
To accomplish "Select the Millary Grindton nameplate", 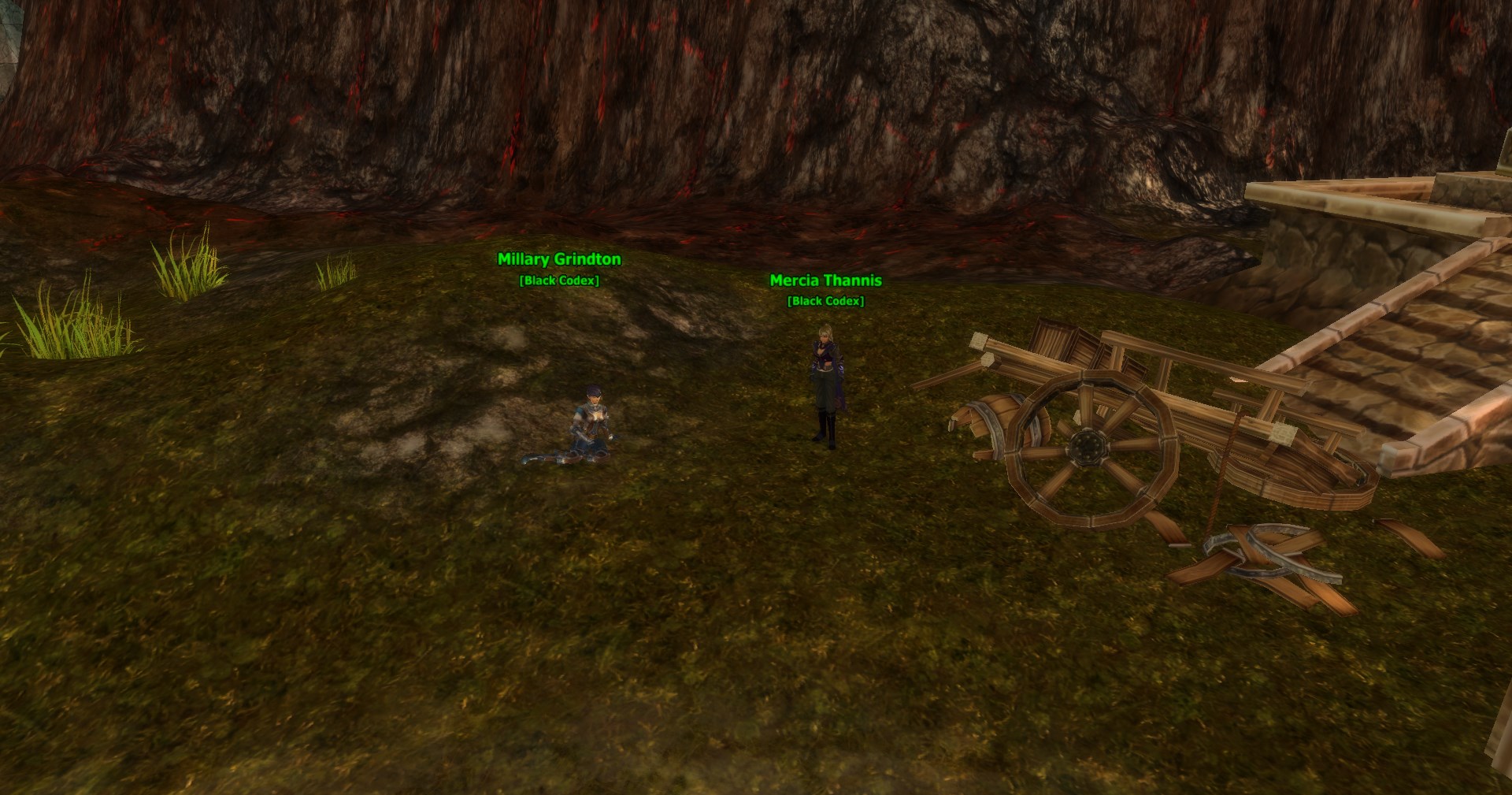I will pos(559,259).
